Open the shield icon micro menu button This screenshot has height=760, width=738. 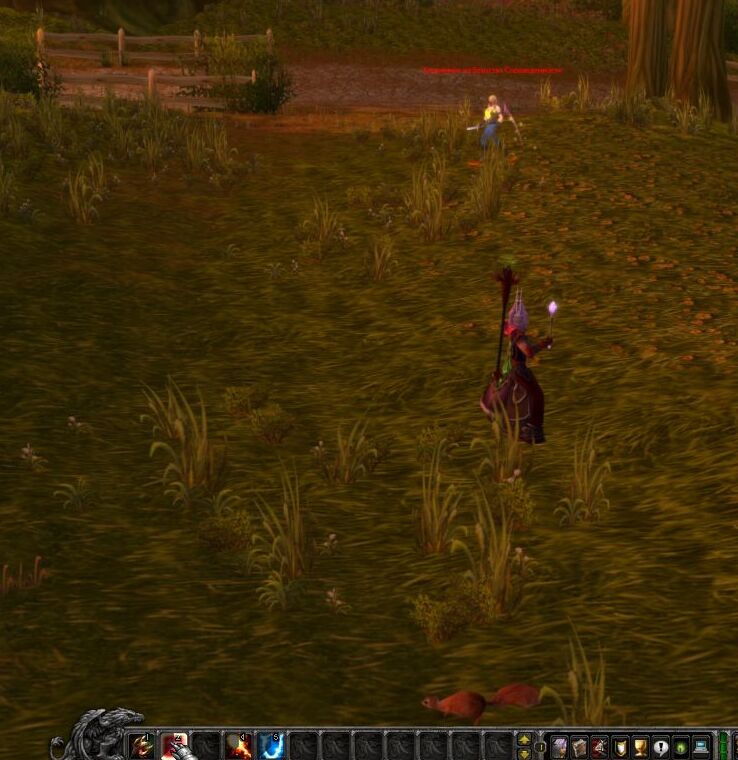tap(620, 747)
